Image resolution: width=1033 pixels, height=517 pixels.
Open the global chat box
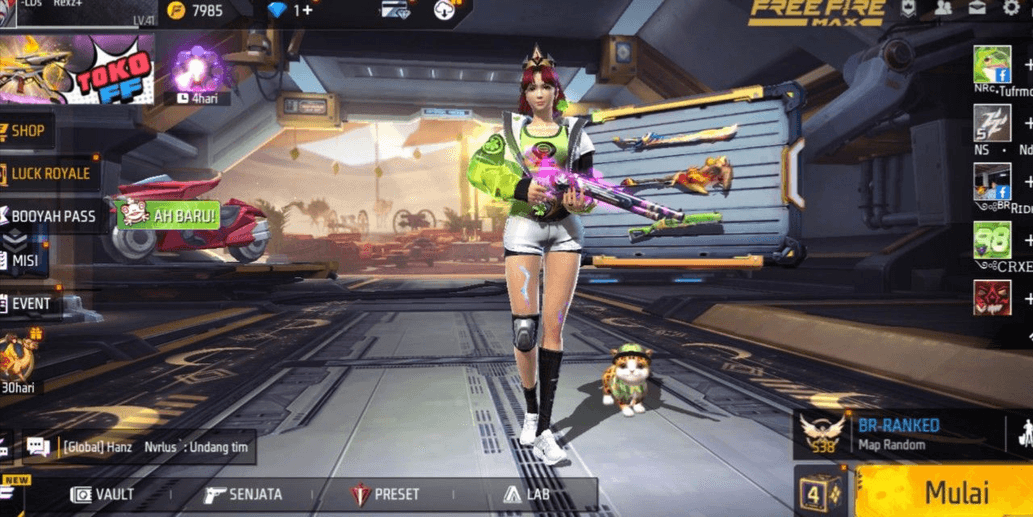138,447
